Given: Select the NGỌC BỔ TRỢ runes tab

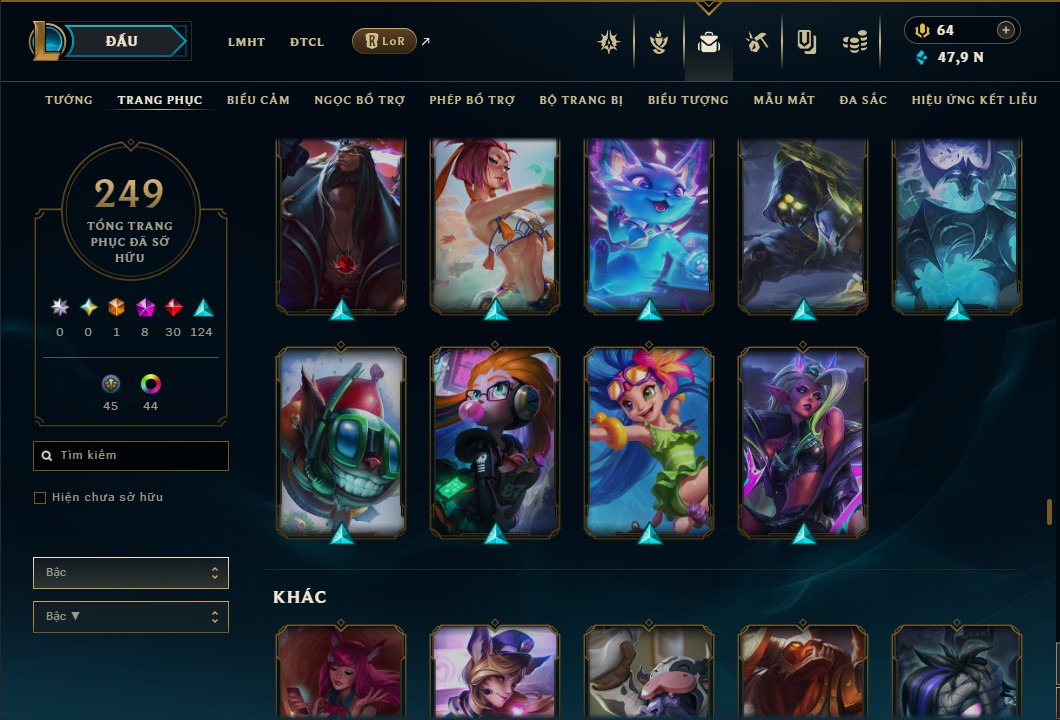Looking at the screenshot, I should [359, 100].
